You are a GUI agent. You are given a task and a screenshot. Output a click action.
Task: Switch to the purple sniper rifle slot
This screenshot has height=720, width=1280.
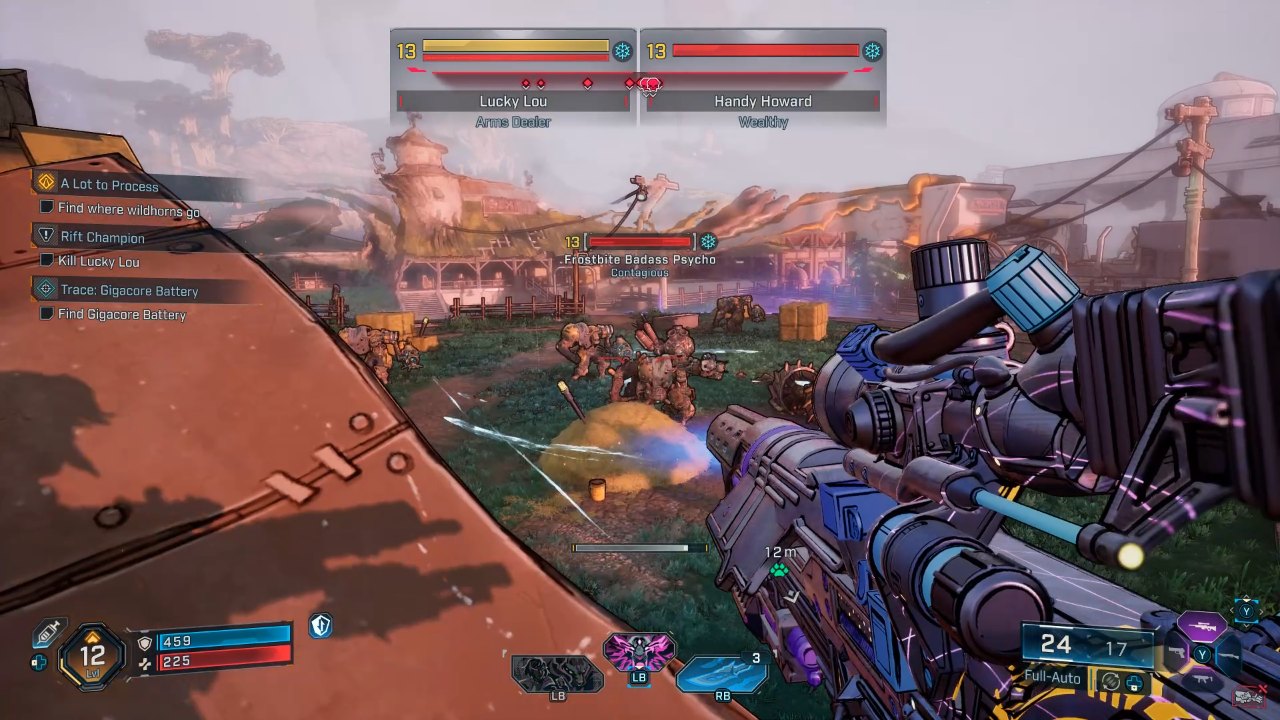pos(1201,627)
